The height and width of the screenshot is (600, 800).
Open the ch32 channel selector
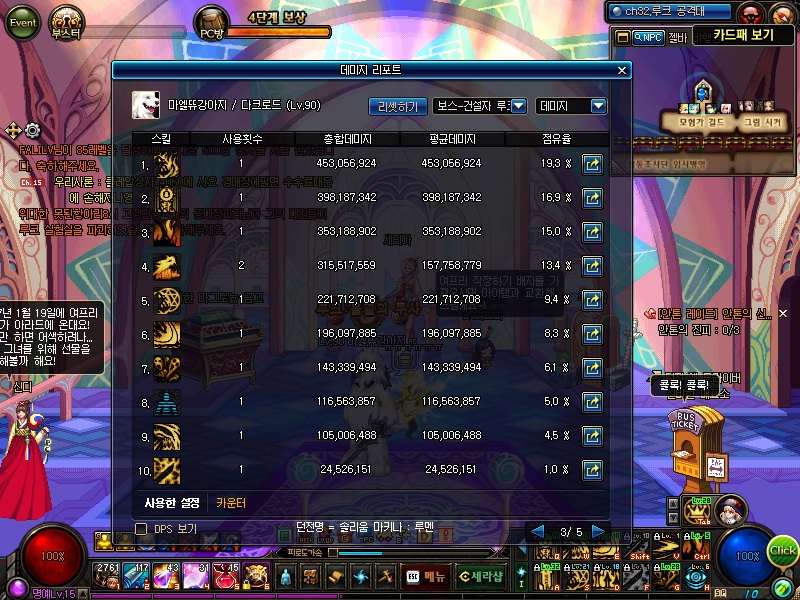click(x=672, y=12)
